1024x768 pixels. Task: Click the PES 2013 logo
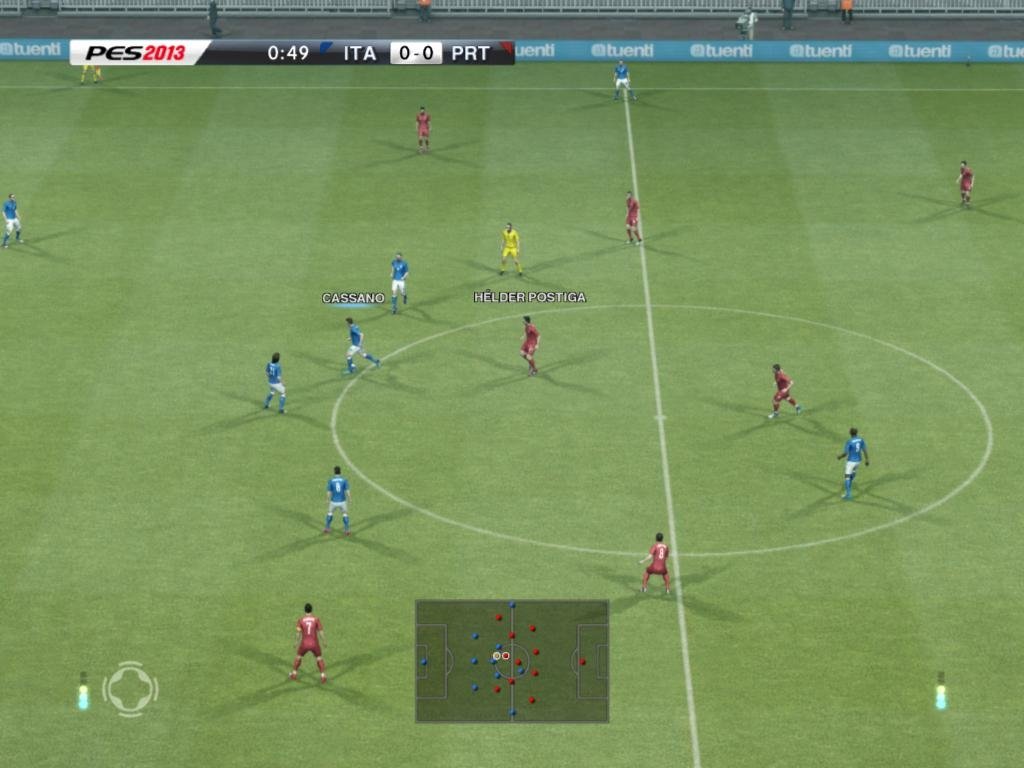[x=135, y=53]
